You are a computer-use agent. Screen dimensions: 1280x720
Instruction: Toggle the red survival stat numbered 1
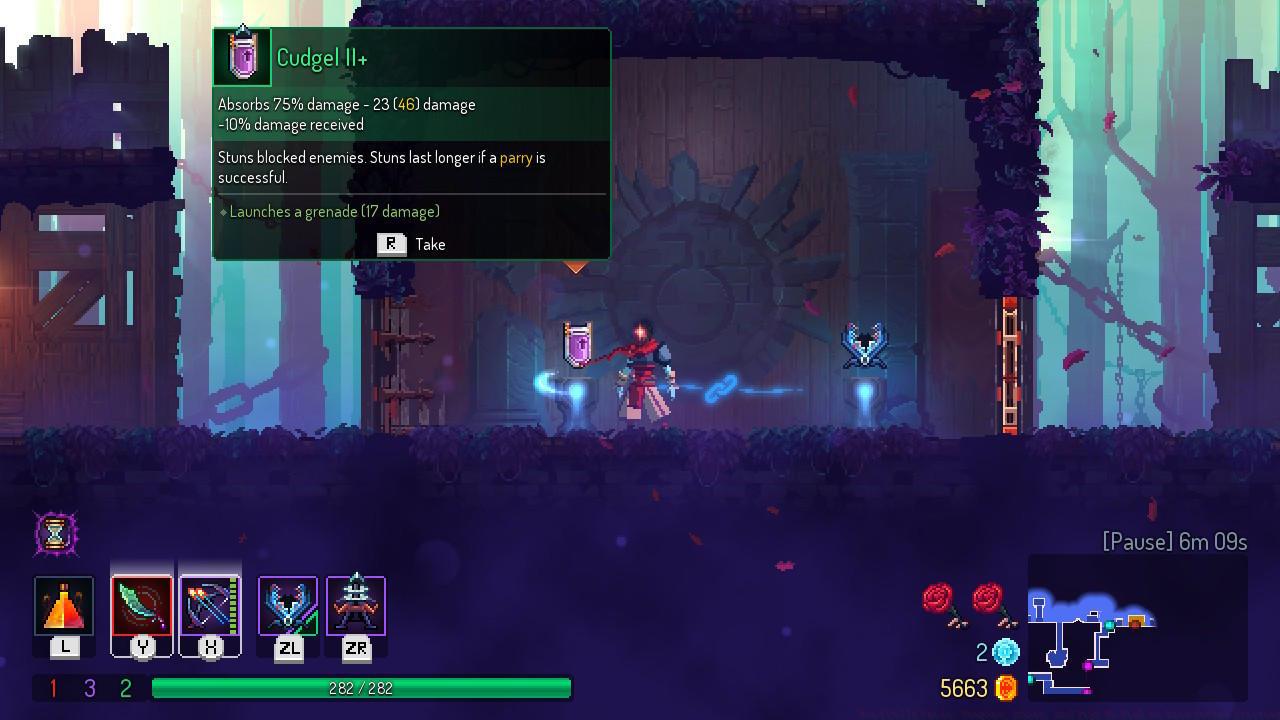coord(53,688)
